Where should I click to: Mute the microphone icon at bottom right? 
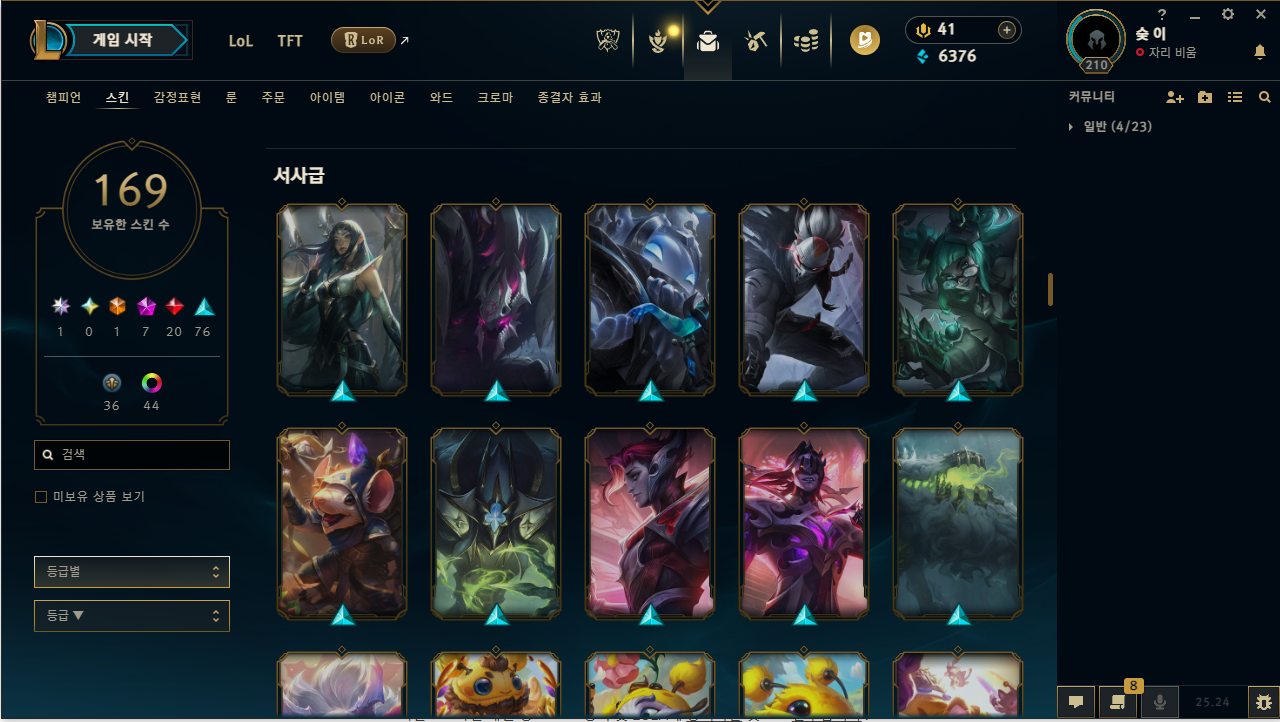tap(1160, 701)
